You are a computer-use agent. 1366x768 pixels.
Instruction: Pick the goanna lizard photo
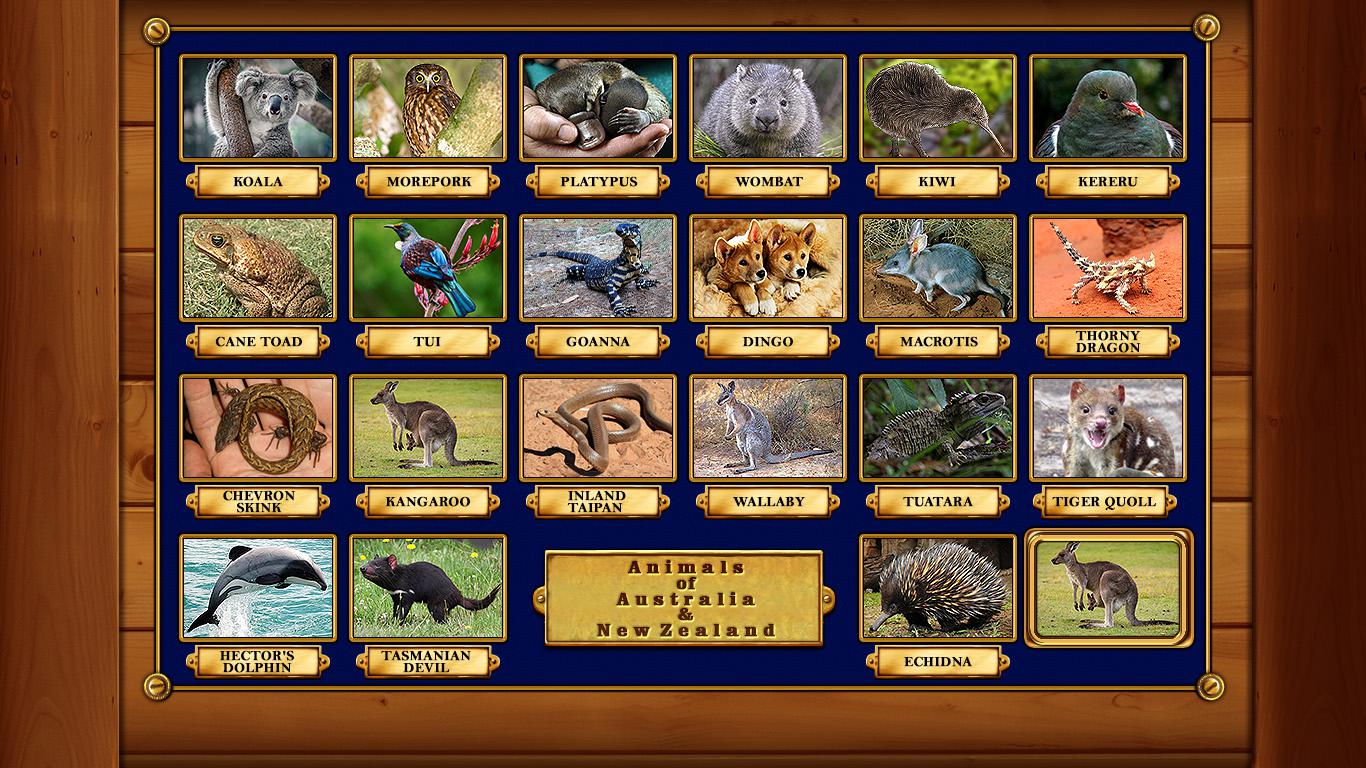pyautogui.click(x=598, y=268)
